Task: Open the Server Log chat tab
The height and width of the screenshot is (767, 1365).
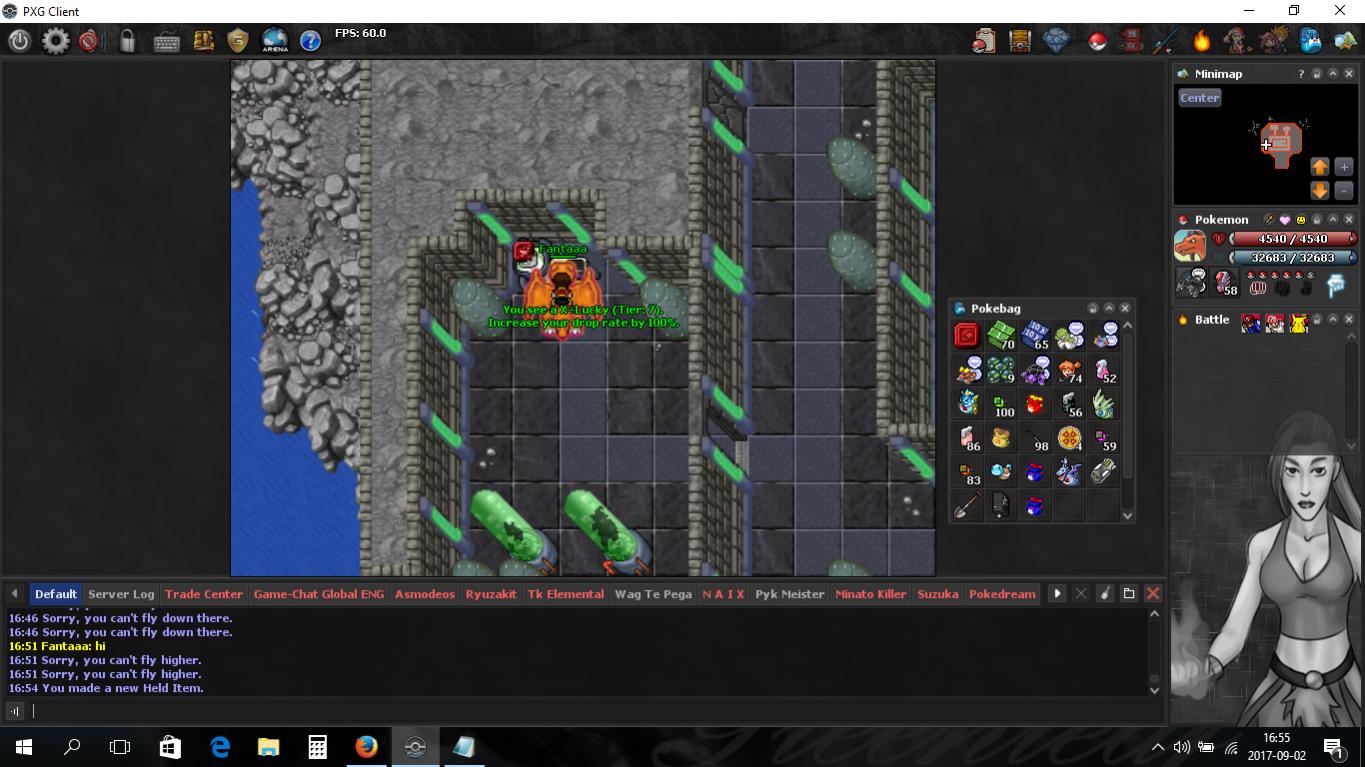Action: 121,594
